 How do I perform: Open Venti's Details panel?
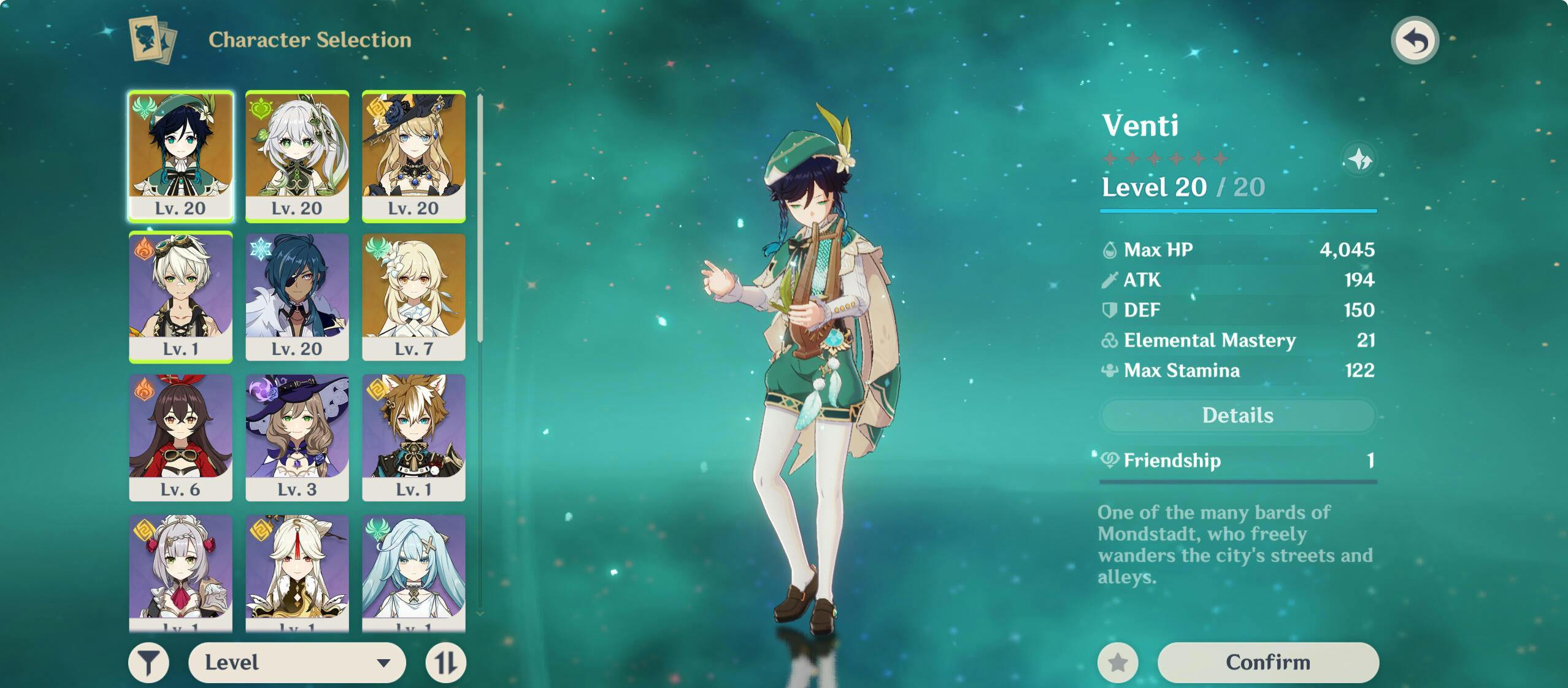pyautogui.click(x=1237, y=415)
